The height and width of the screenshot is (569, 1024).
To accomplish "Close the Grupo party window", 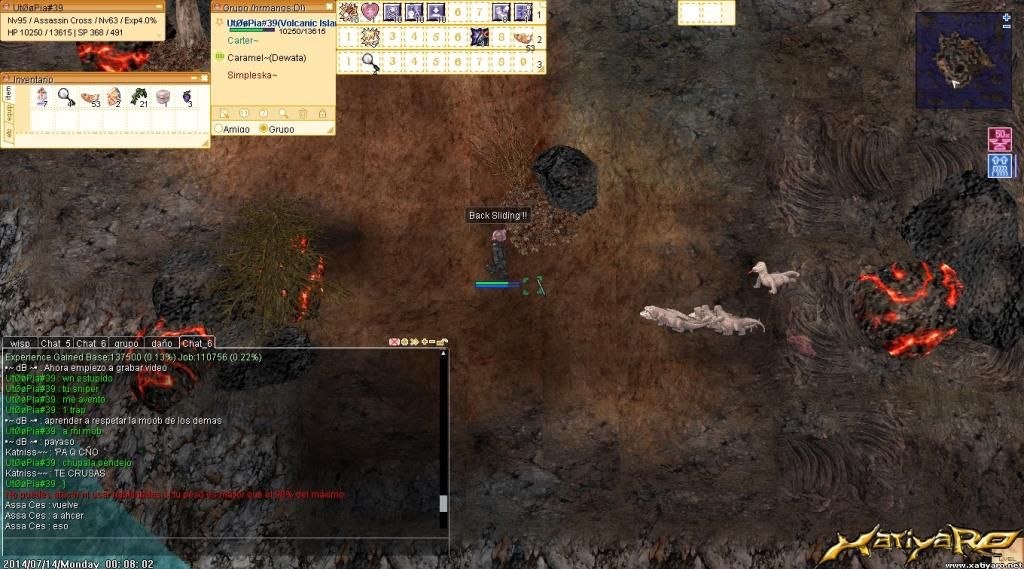I will pos(330,7).
